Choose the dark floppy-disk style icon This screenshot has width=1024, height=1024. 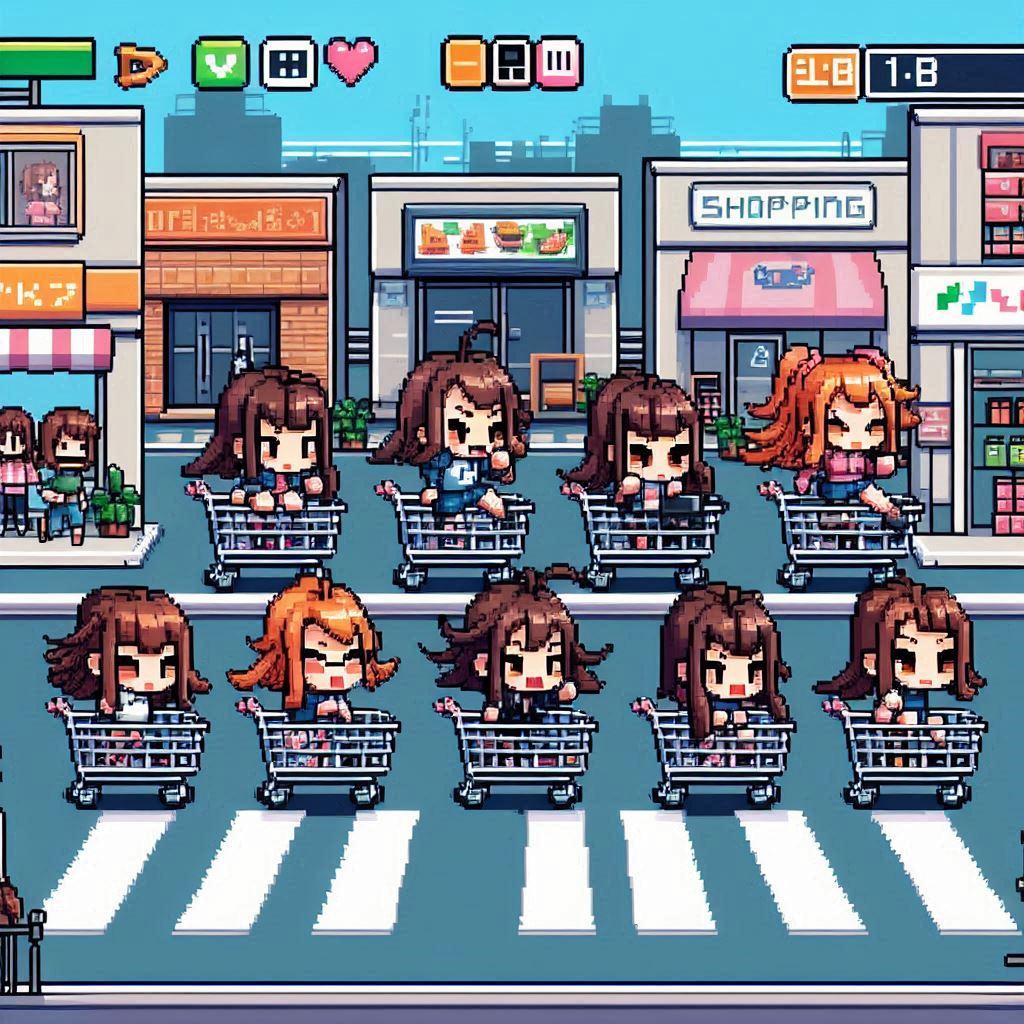coord(512,63)
